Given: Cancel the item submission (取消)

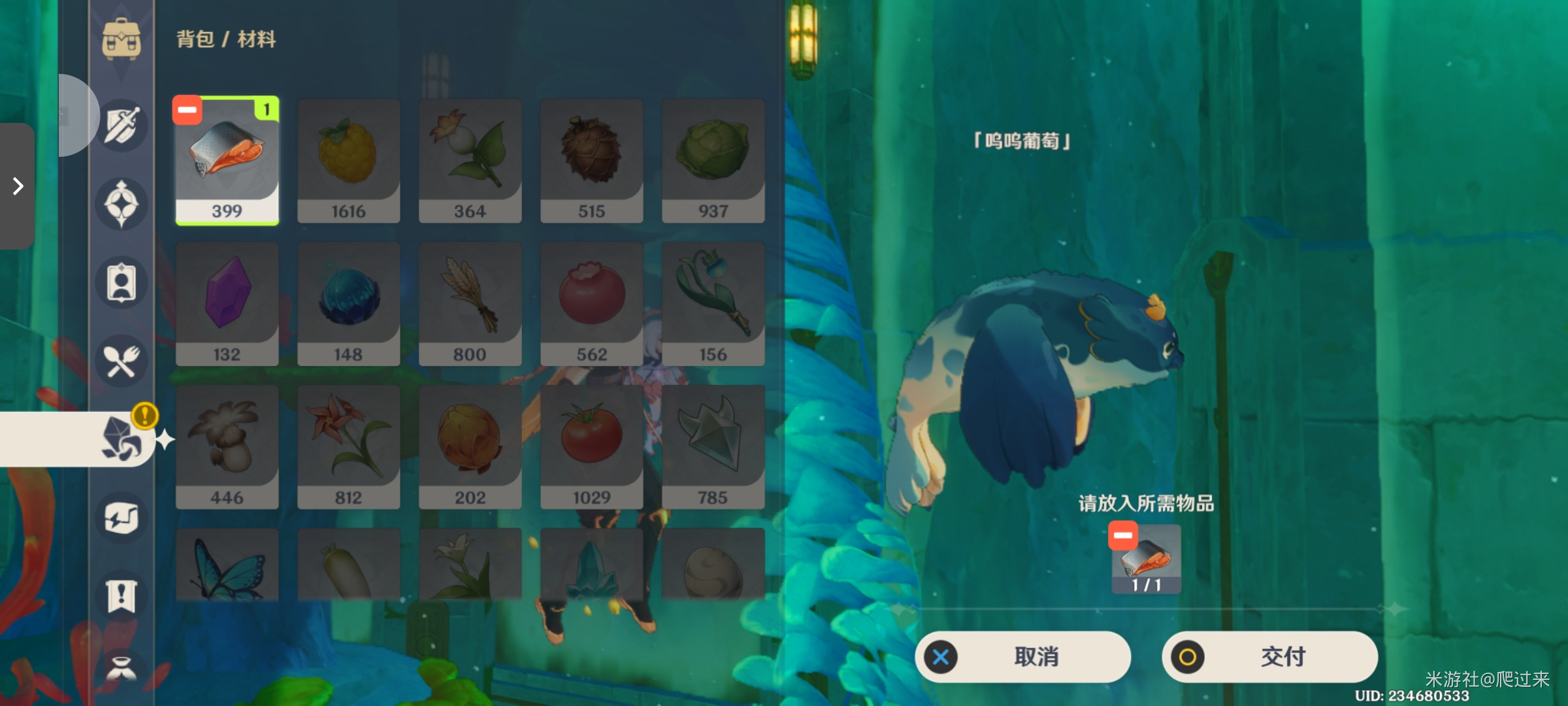Looking at the screenshot, I should pos(1022,656).
